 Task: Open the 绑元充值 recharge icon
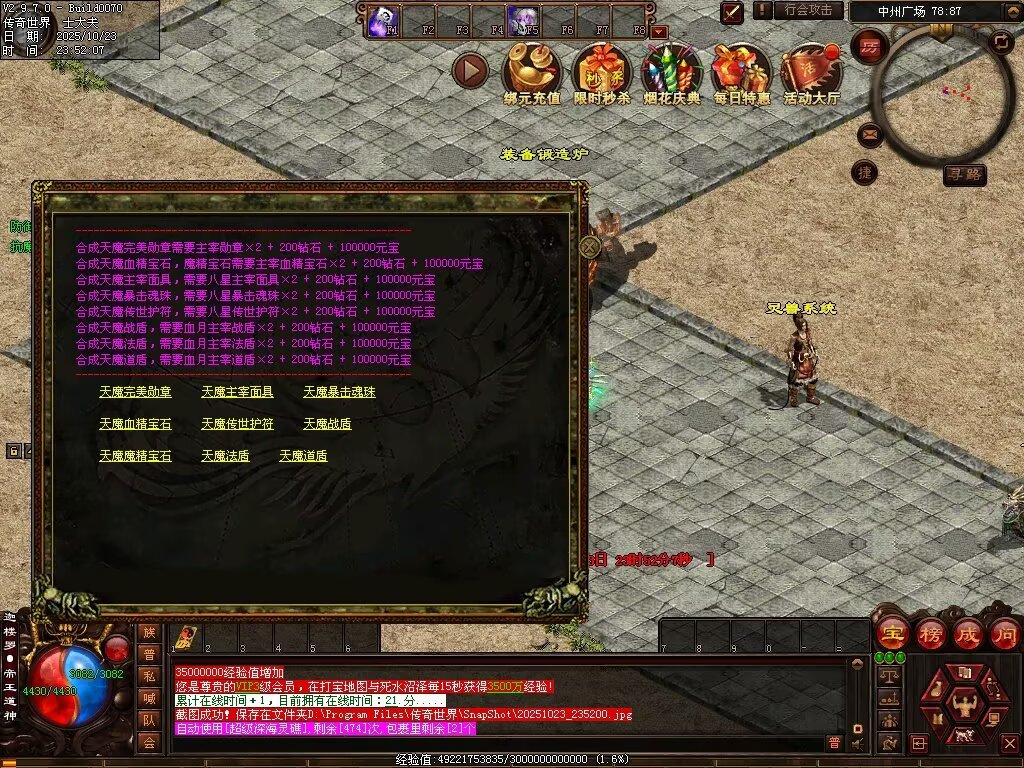[531, 70]
